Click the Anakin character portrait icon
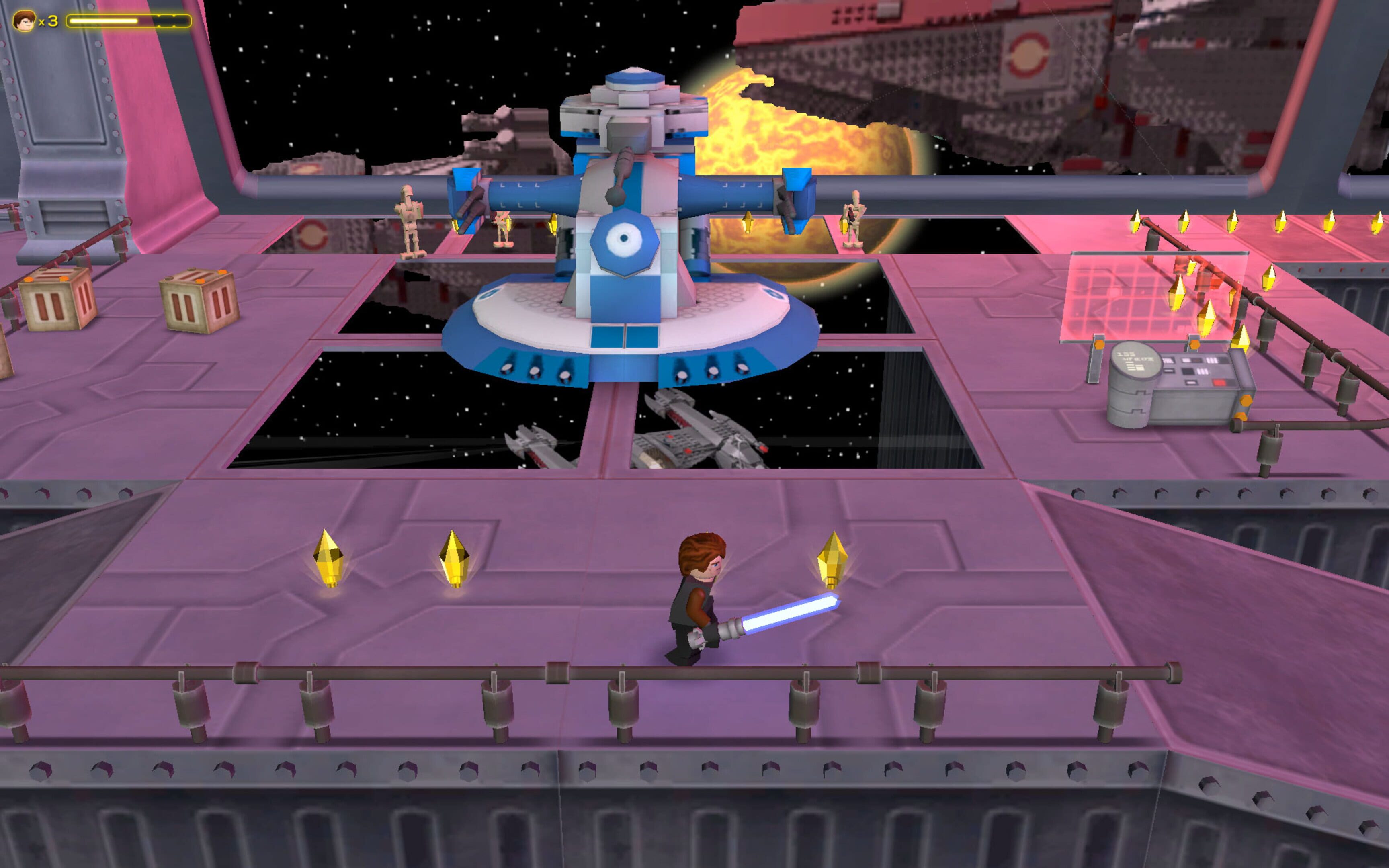Viewport: 1389px width, 868px height. (24, 21)
